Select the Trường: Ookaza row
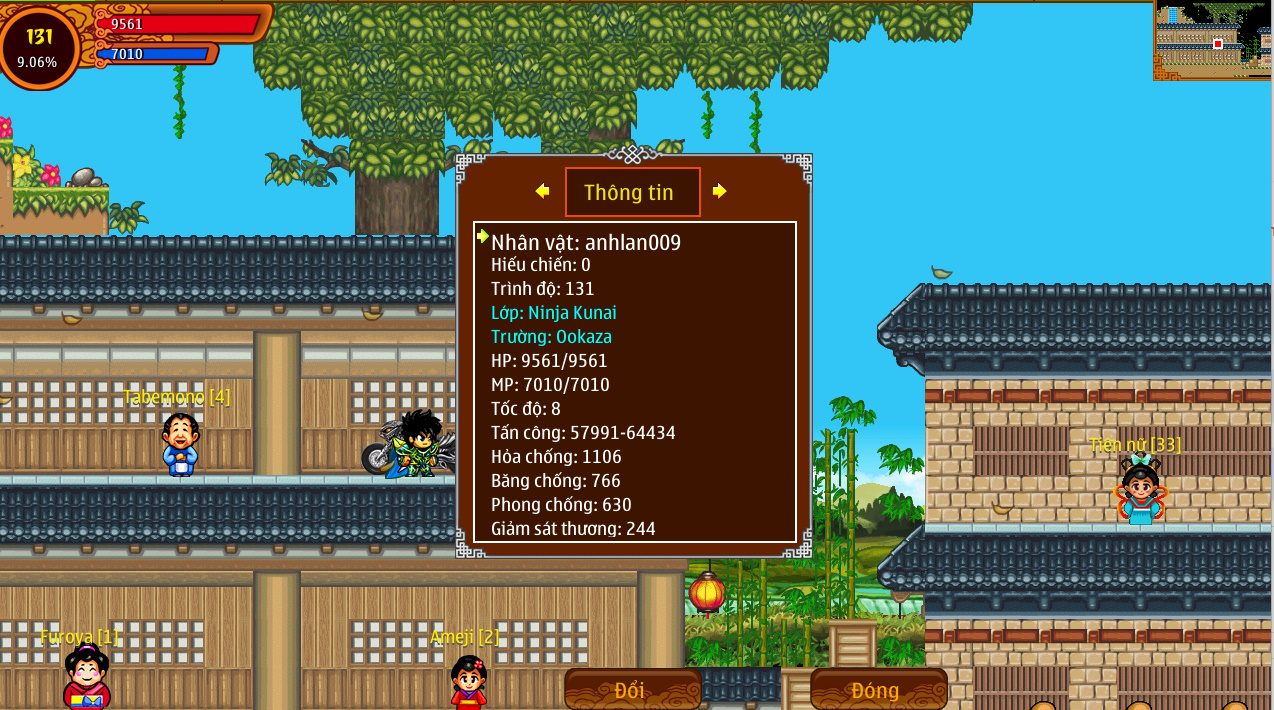1274x710 pixels. (552, 337)
